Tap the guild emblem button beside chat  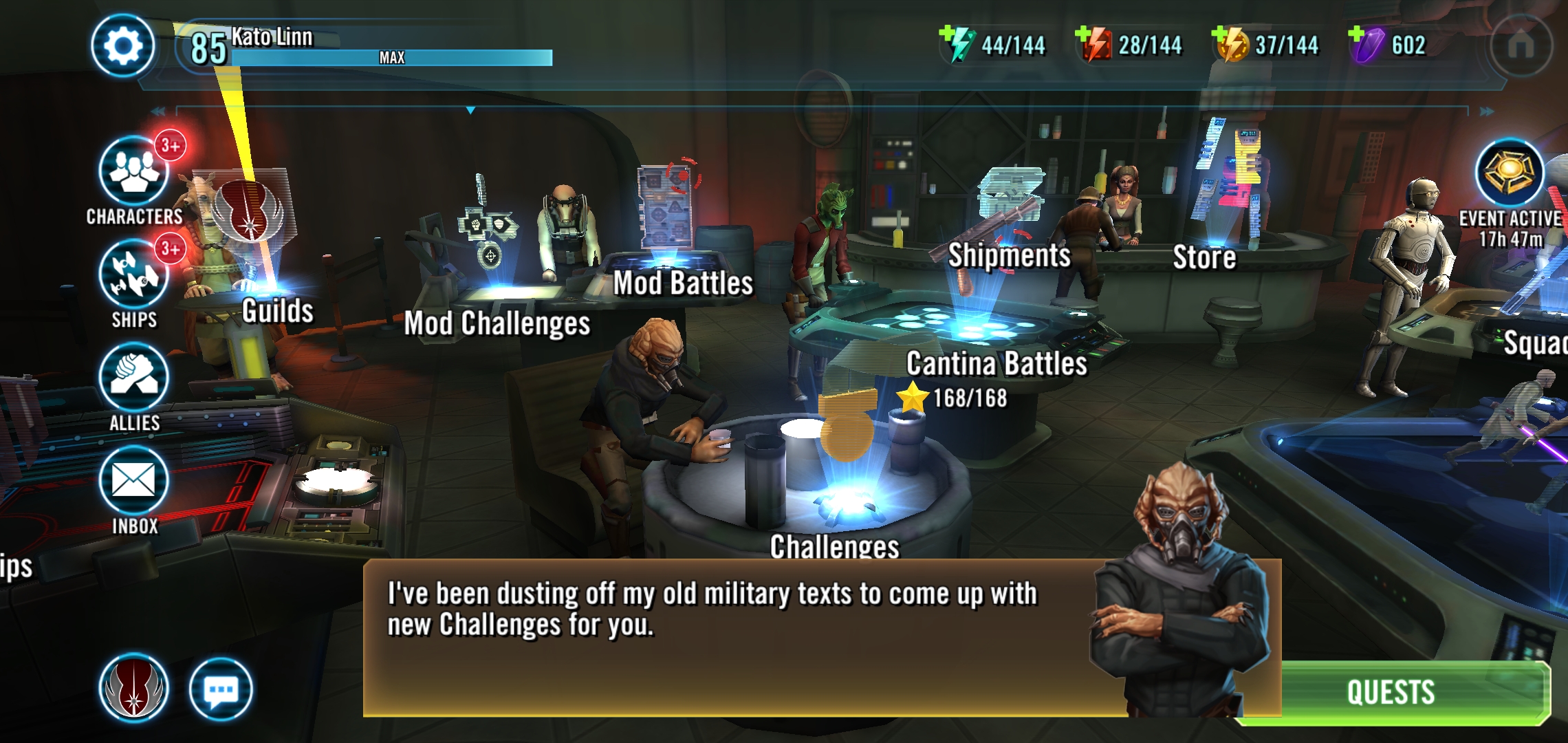(x=134, y=689)
